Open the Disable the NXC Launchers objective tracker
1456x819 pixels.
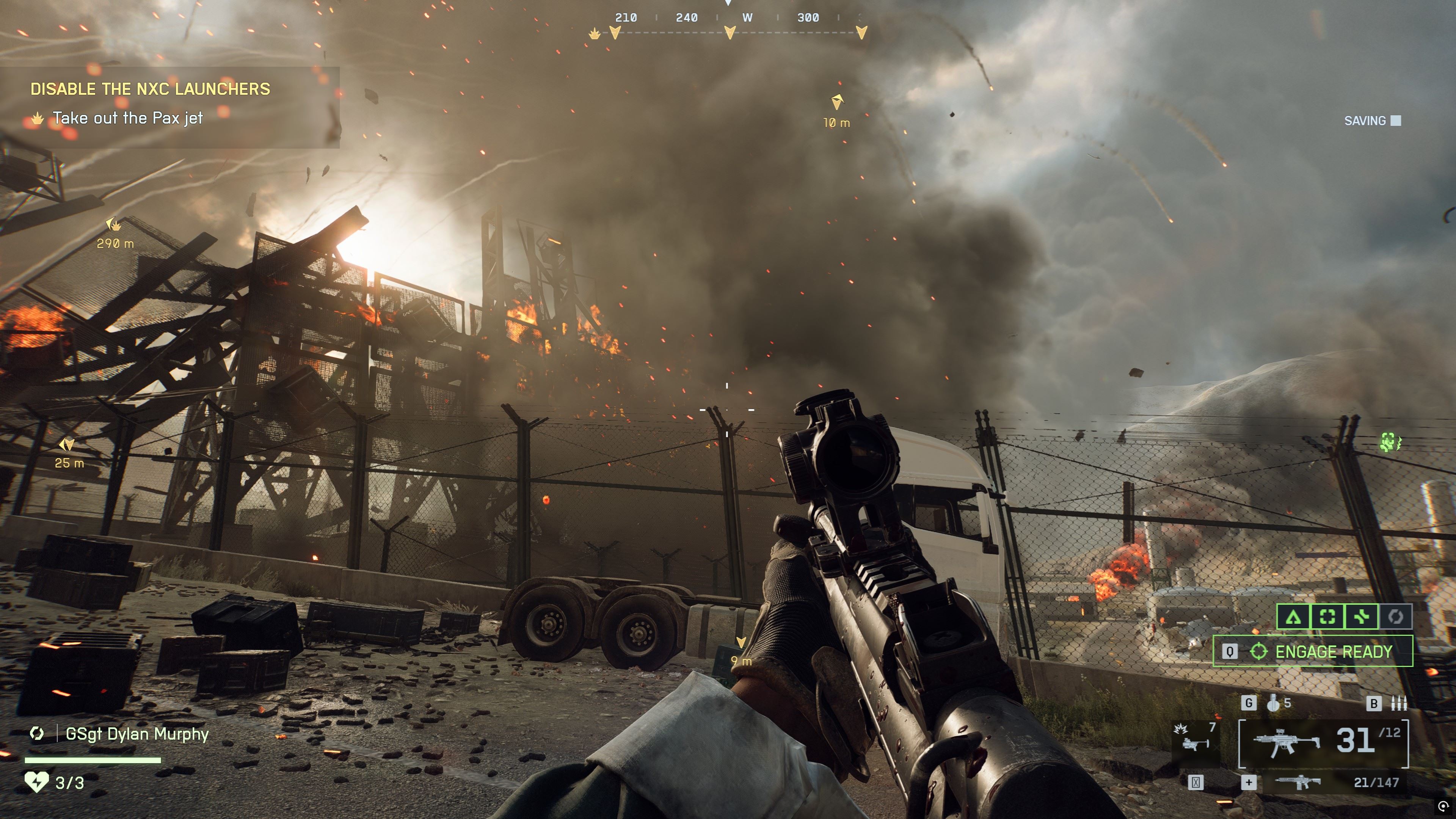[x=150, y=89]
